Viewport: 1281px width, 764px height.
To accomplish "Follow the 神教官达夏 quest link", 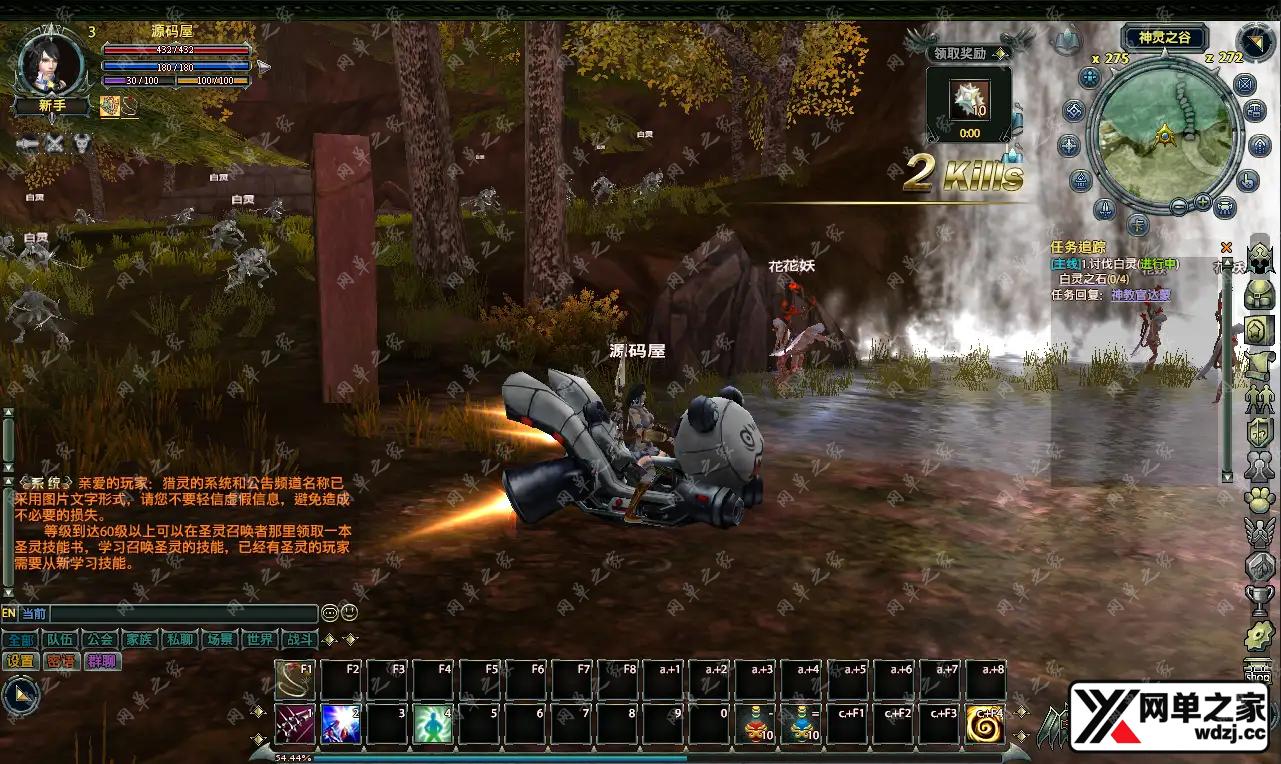I will tap(1140, 295).
